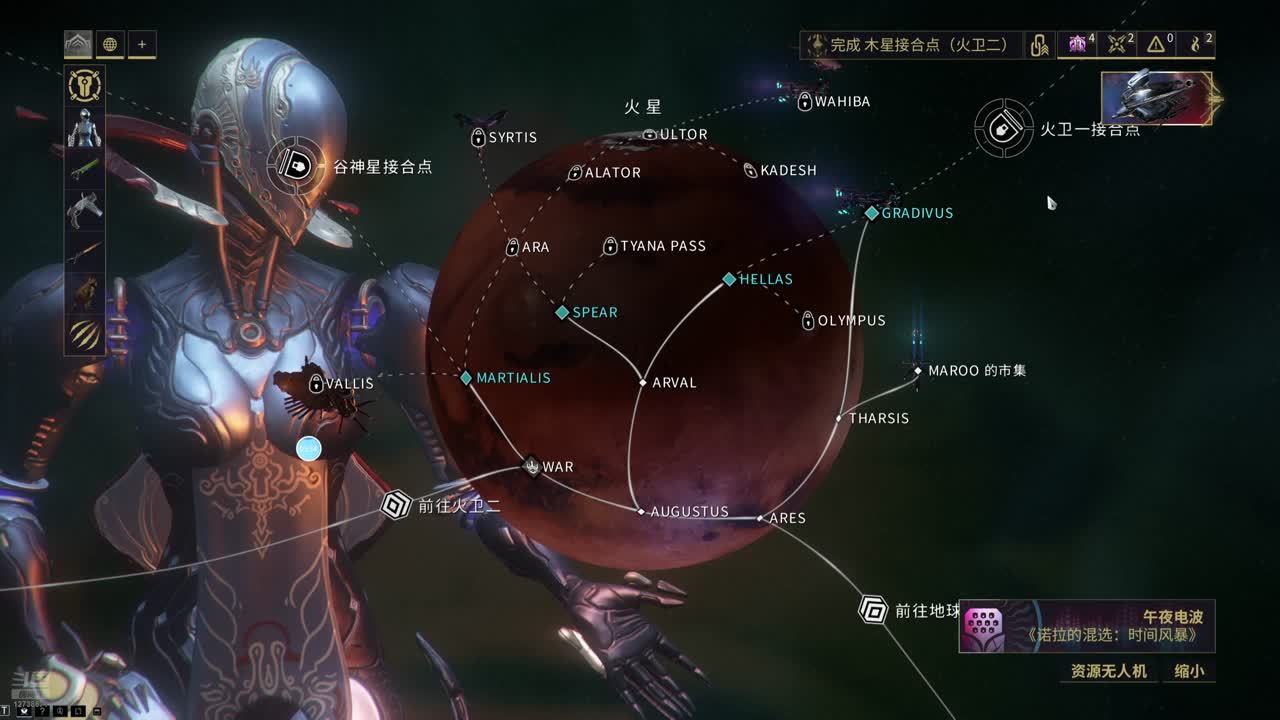Select the ARES mission node
This screenshot has width=1280, height=720.
point(761,518)
